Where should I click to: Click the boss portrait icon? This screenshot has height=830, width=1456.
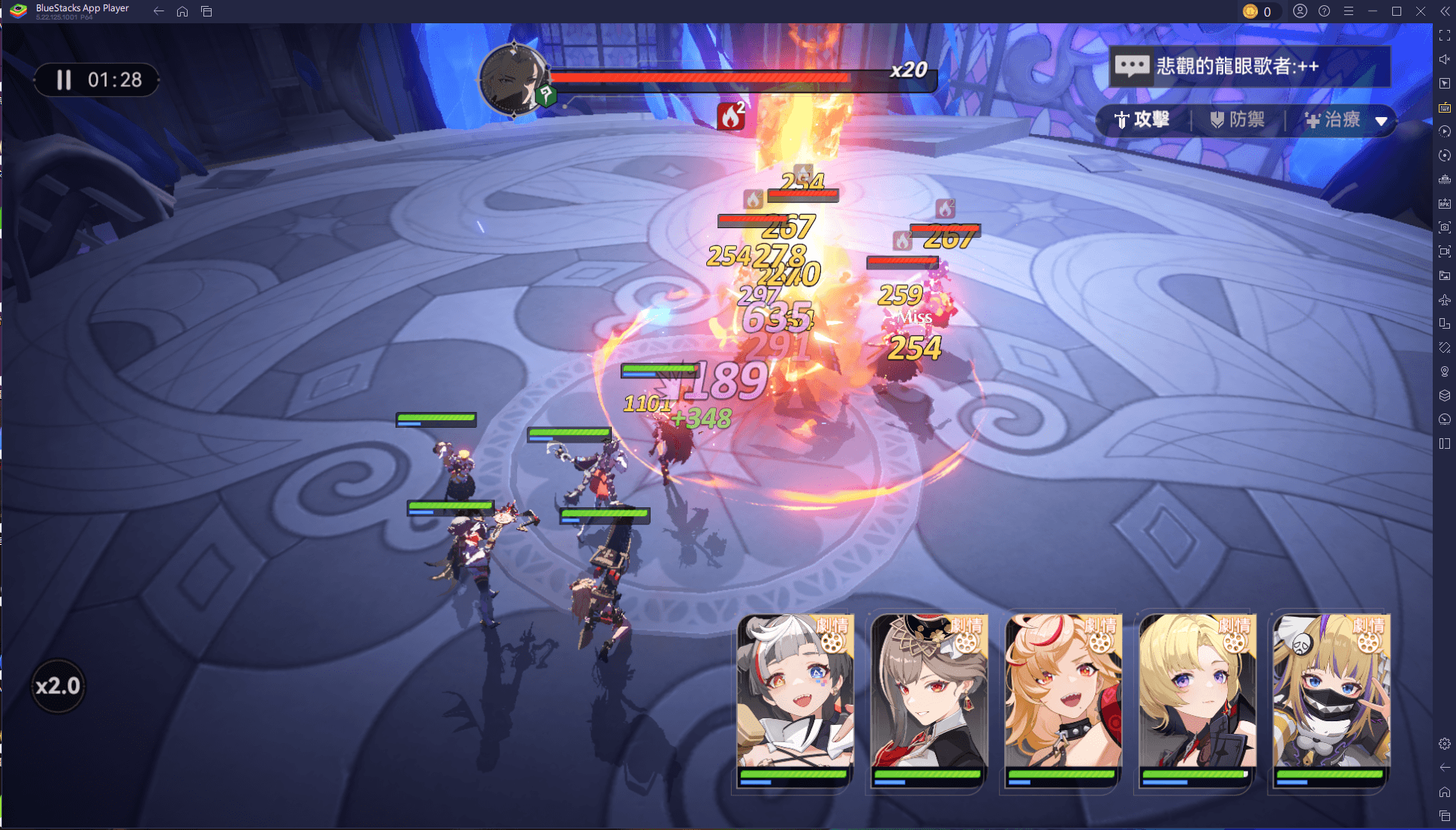pos(513,79)
